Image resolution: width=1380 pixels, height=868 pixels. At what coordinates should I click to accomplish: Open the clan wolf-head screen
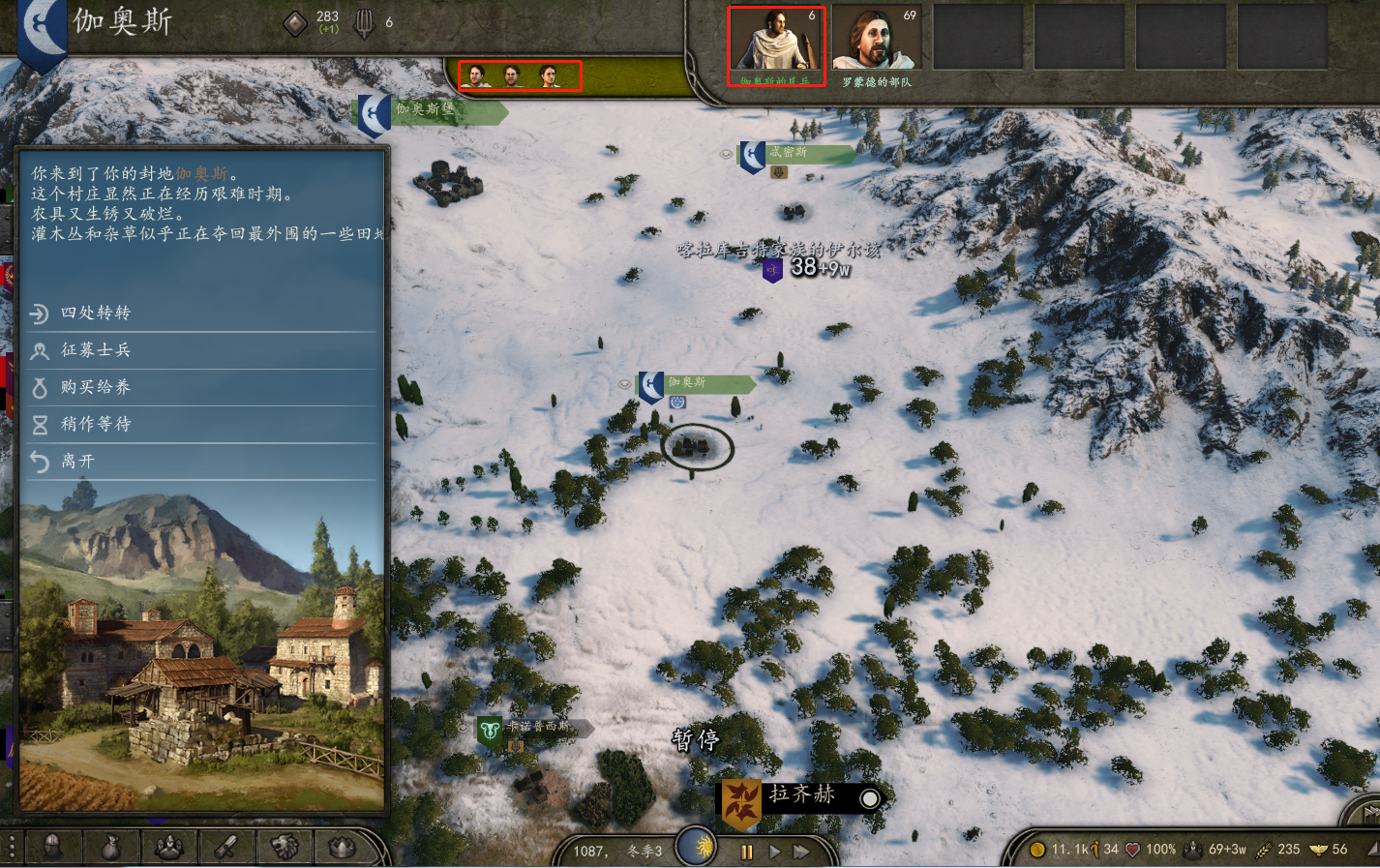coord(285,848)
